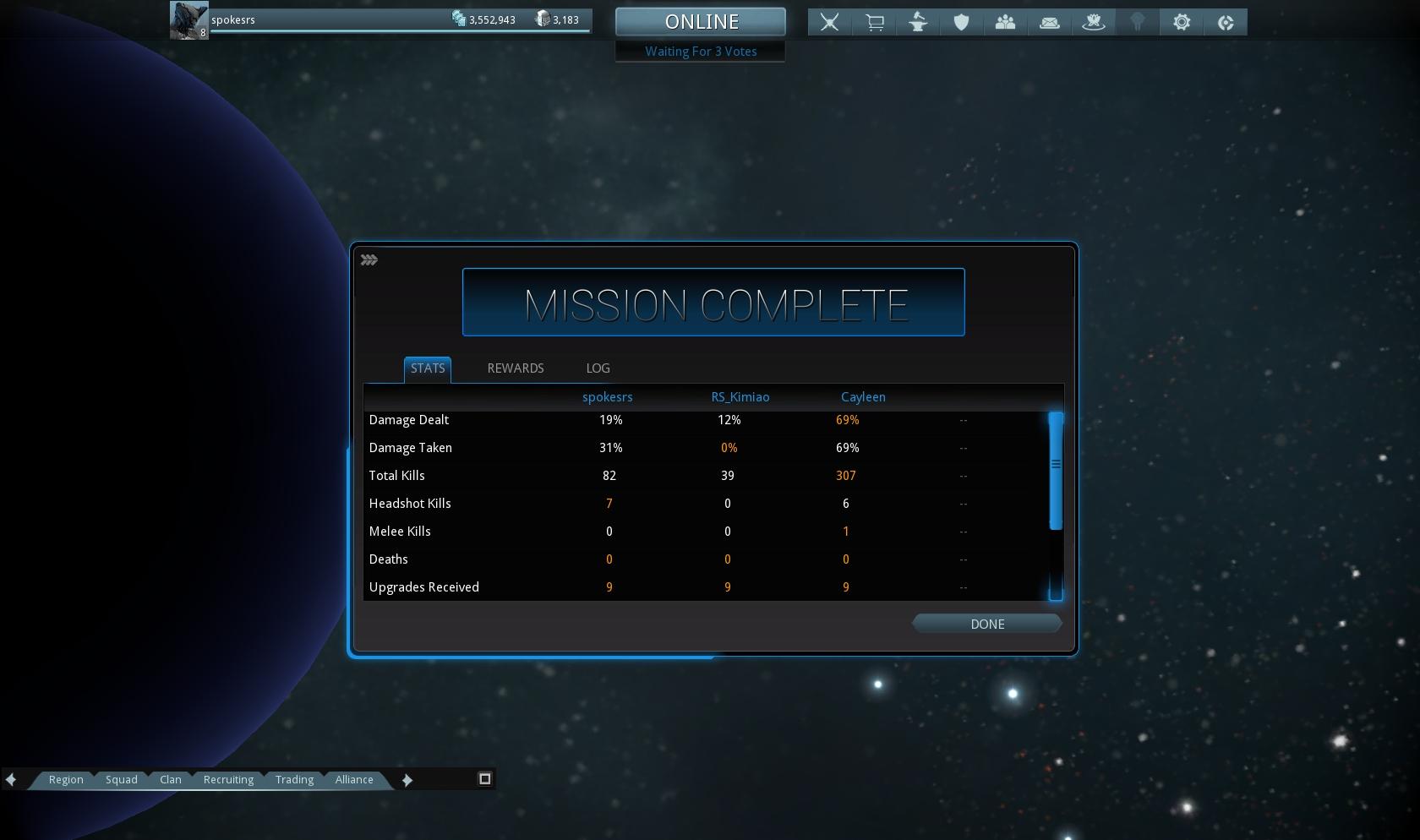The height and width of the screenshot is (840, 1420).
Task: Open the Trading chat tab
Action: [294, 779]
